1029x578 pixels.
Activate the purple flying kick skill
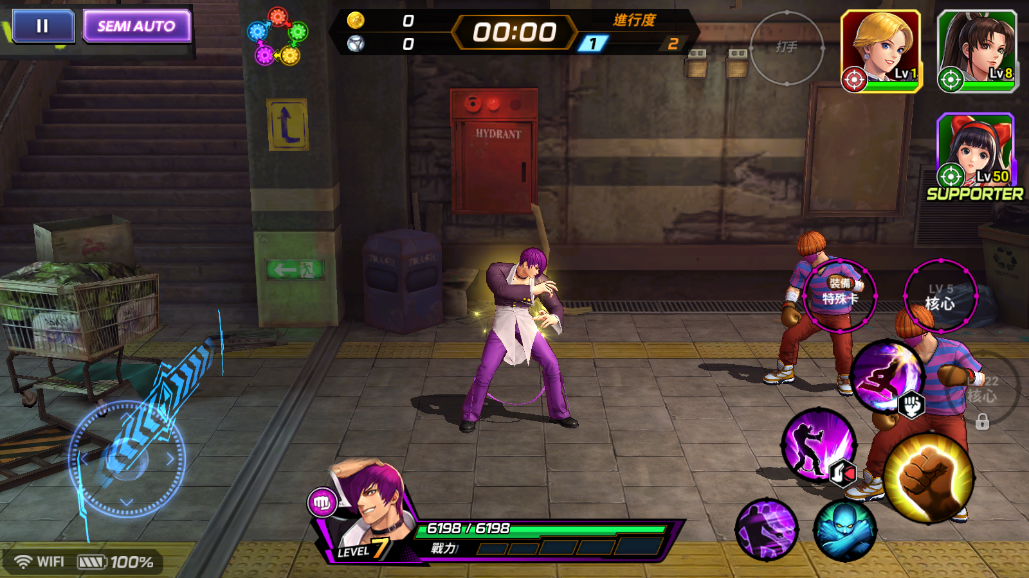click(x=885, y=375)
